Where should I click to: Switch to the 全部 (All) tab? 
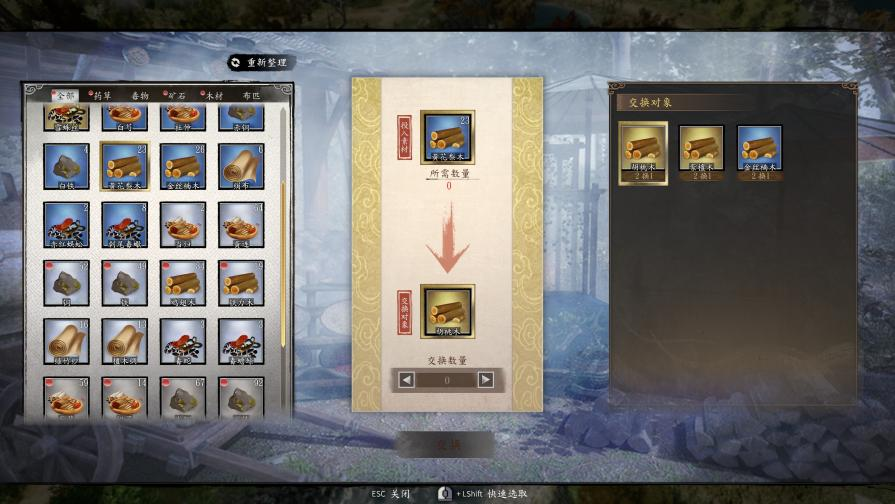tap(64, 95)
